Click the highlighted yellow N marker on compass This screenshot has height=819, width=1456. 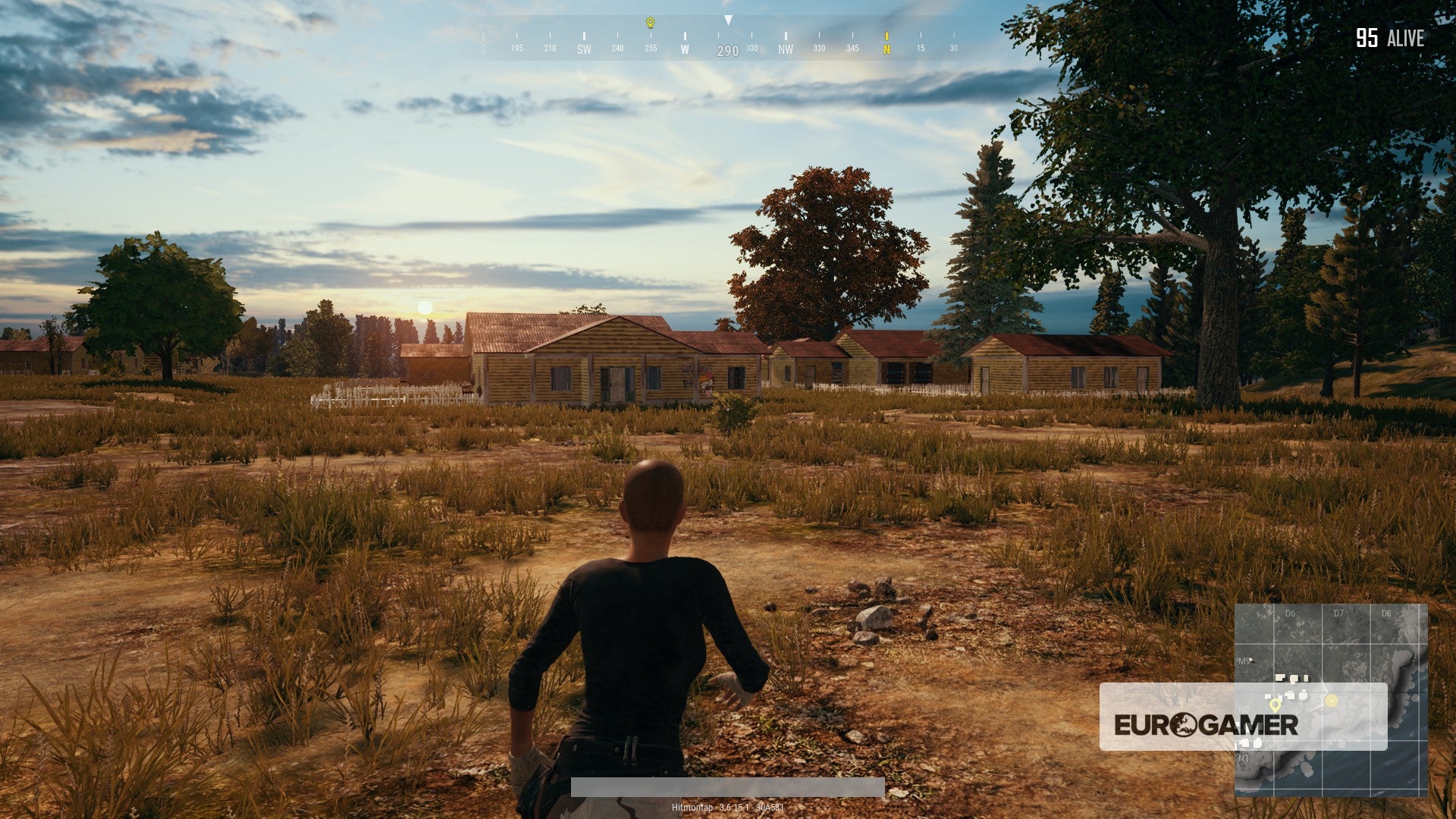887,47
